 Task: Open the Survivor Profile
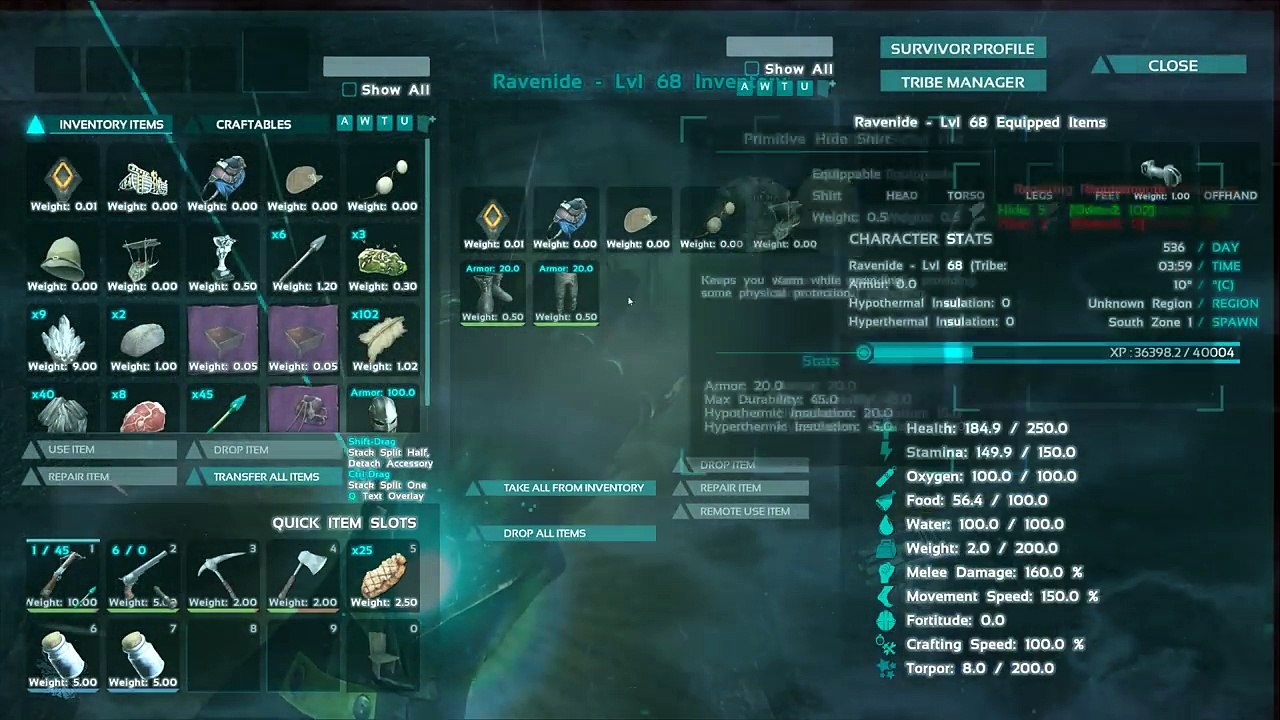tap(962, 49)
